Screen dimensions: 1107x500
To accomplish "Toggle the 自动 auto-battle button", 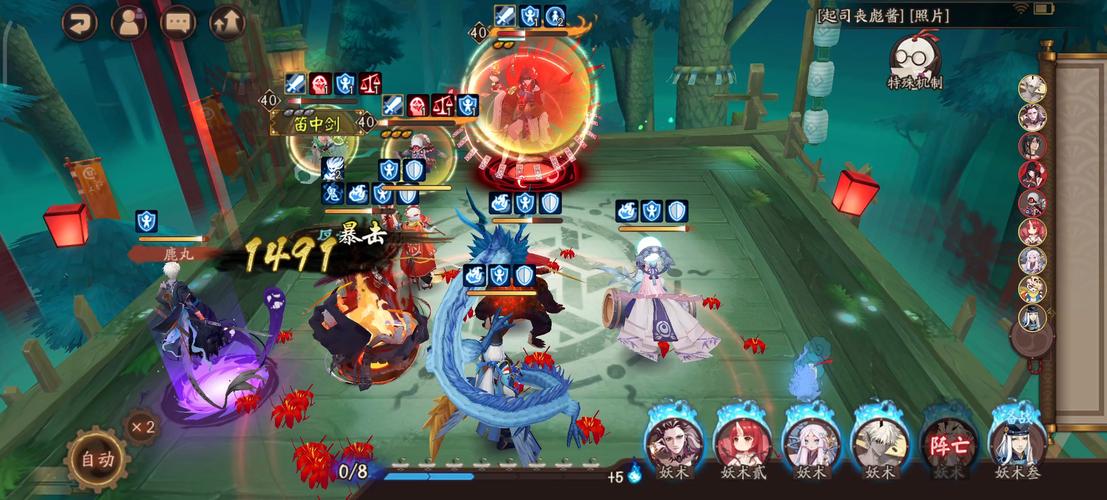I will point(97,460).
